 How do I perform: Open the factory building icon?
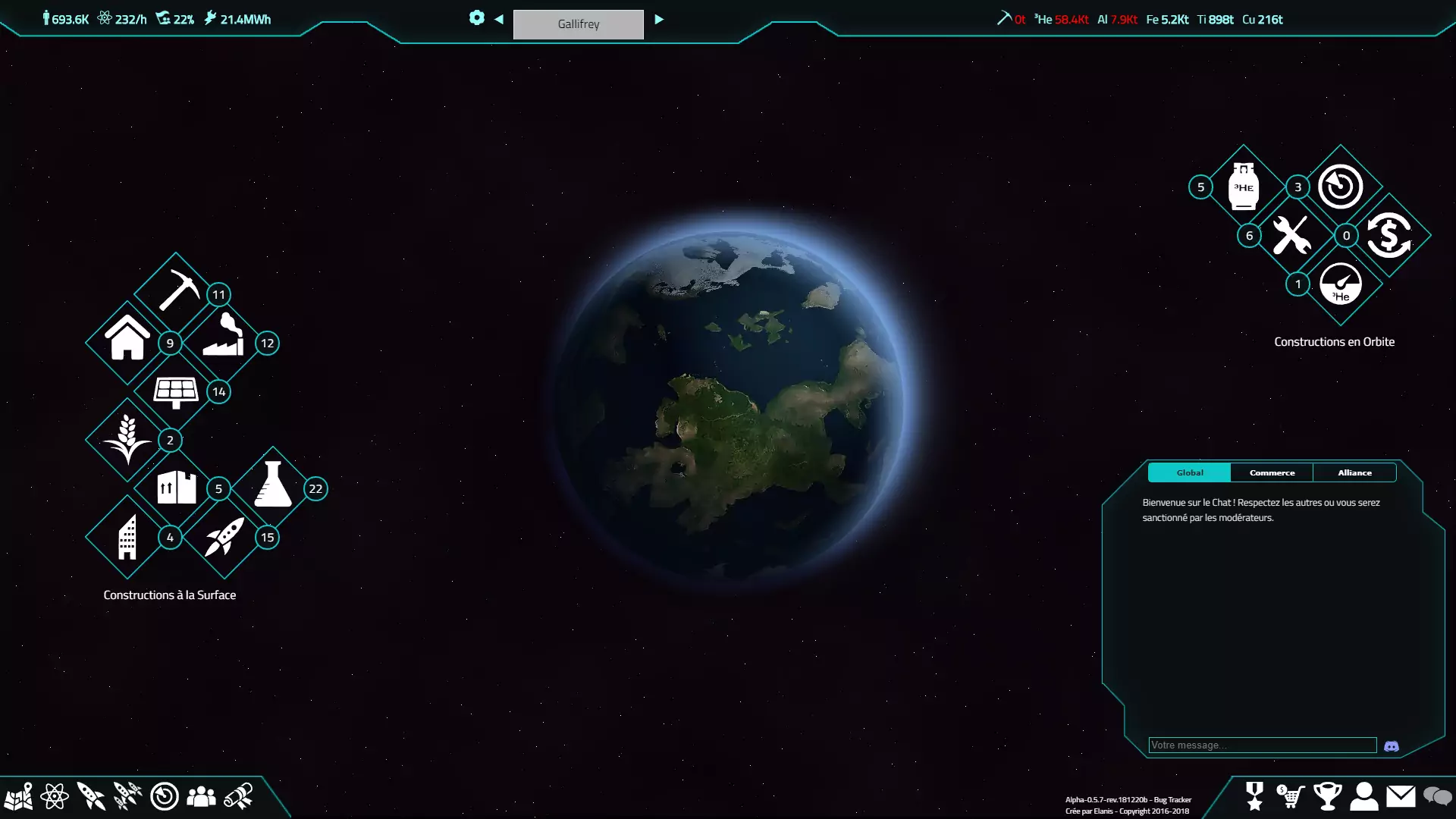click(x=224, y=337)
